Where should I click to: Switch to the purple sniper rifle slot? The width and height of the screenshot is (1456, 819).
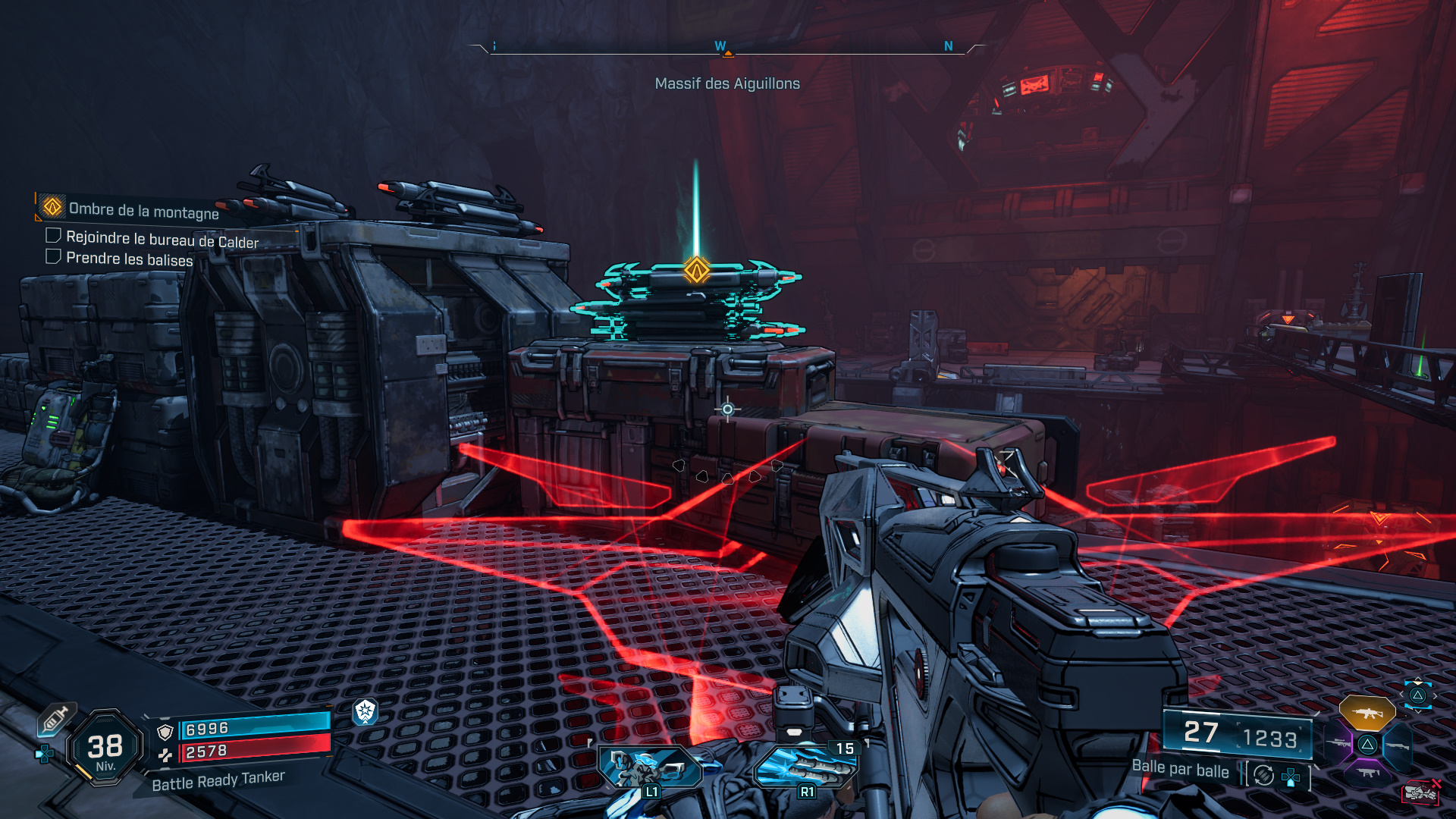tap(1338, 744)
